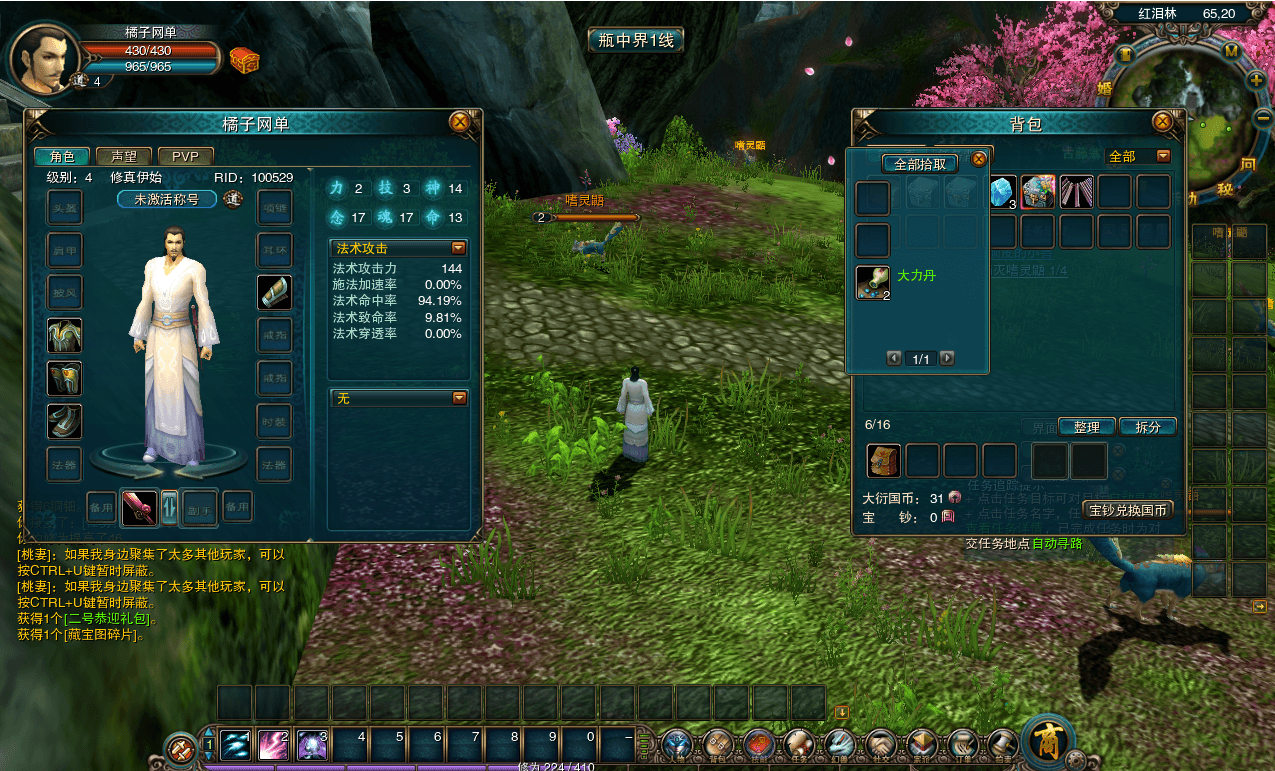Screen dimensions: 1275x771
Task: Open the 法术攻击 stats dropdown
Action: [459, 248]
